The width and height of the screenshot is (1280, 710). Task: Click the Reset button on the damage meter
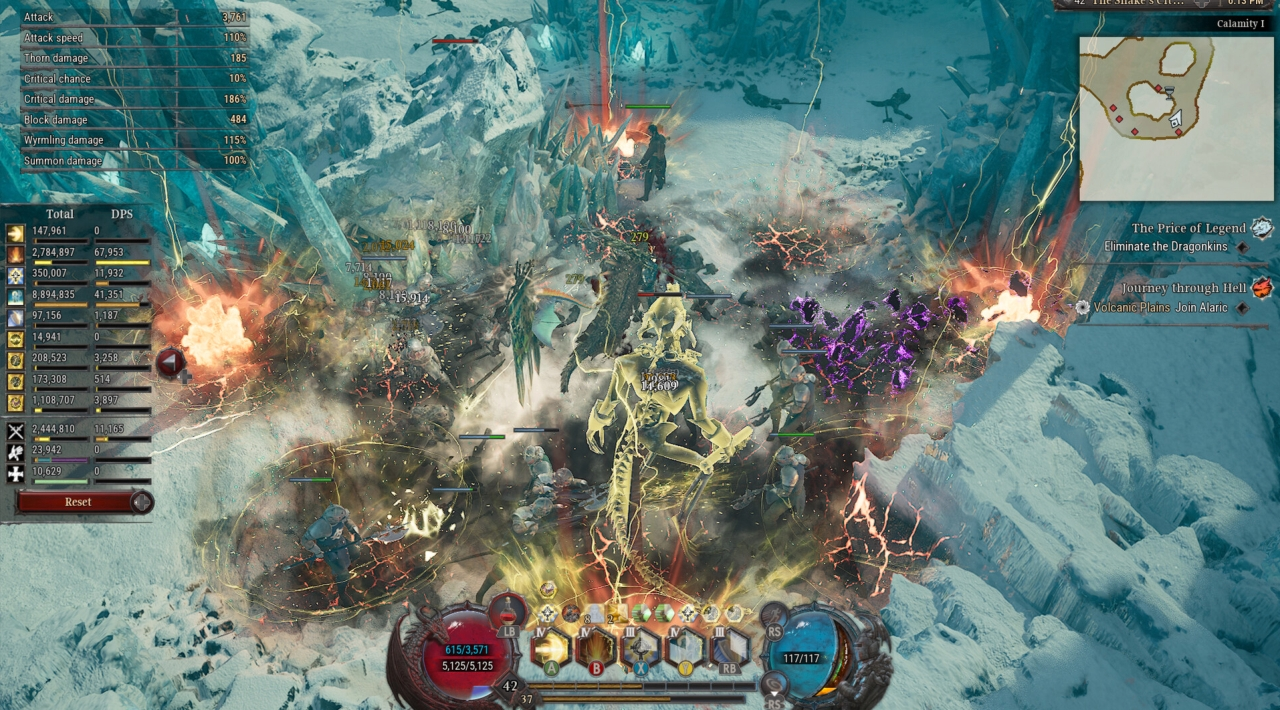pos(77,502)
